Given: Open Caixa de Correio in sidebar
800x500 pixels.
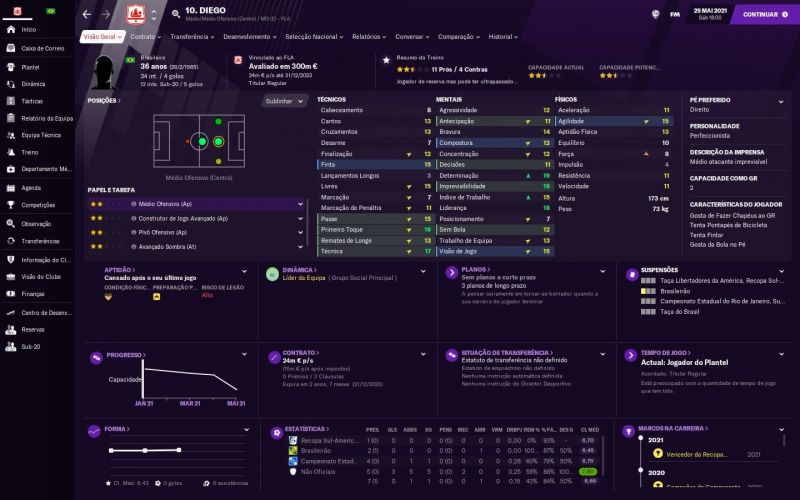Looking at the screenshot, I should tap(42, 48).
